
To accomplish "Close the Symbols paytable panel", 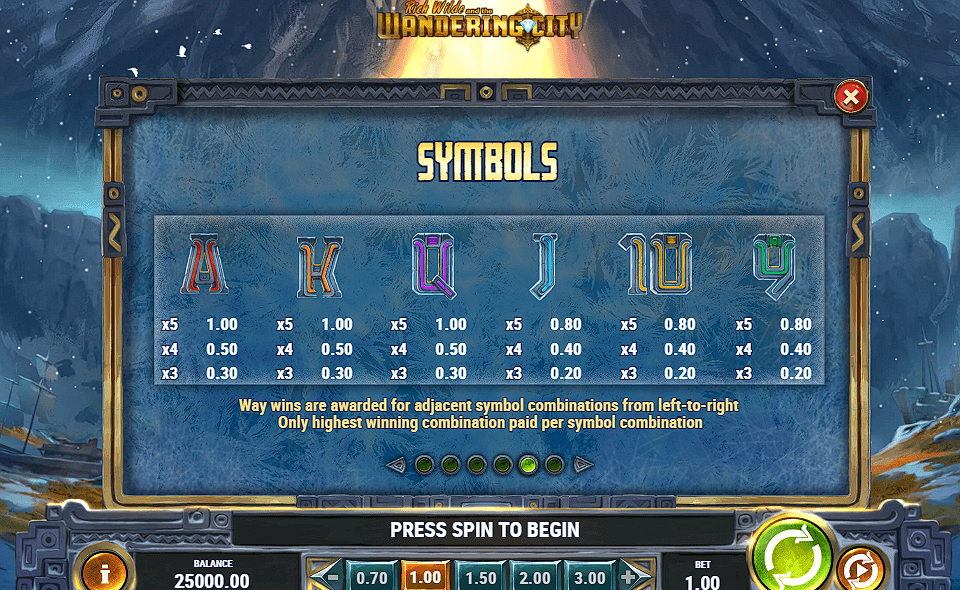I will point(850,97).
